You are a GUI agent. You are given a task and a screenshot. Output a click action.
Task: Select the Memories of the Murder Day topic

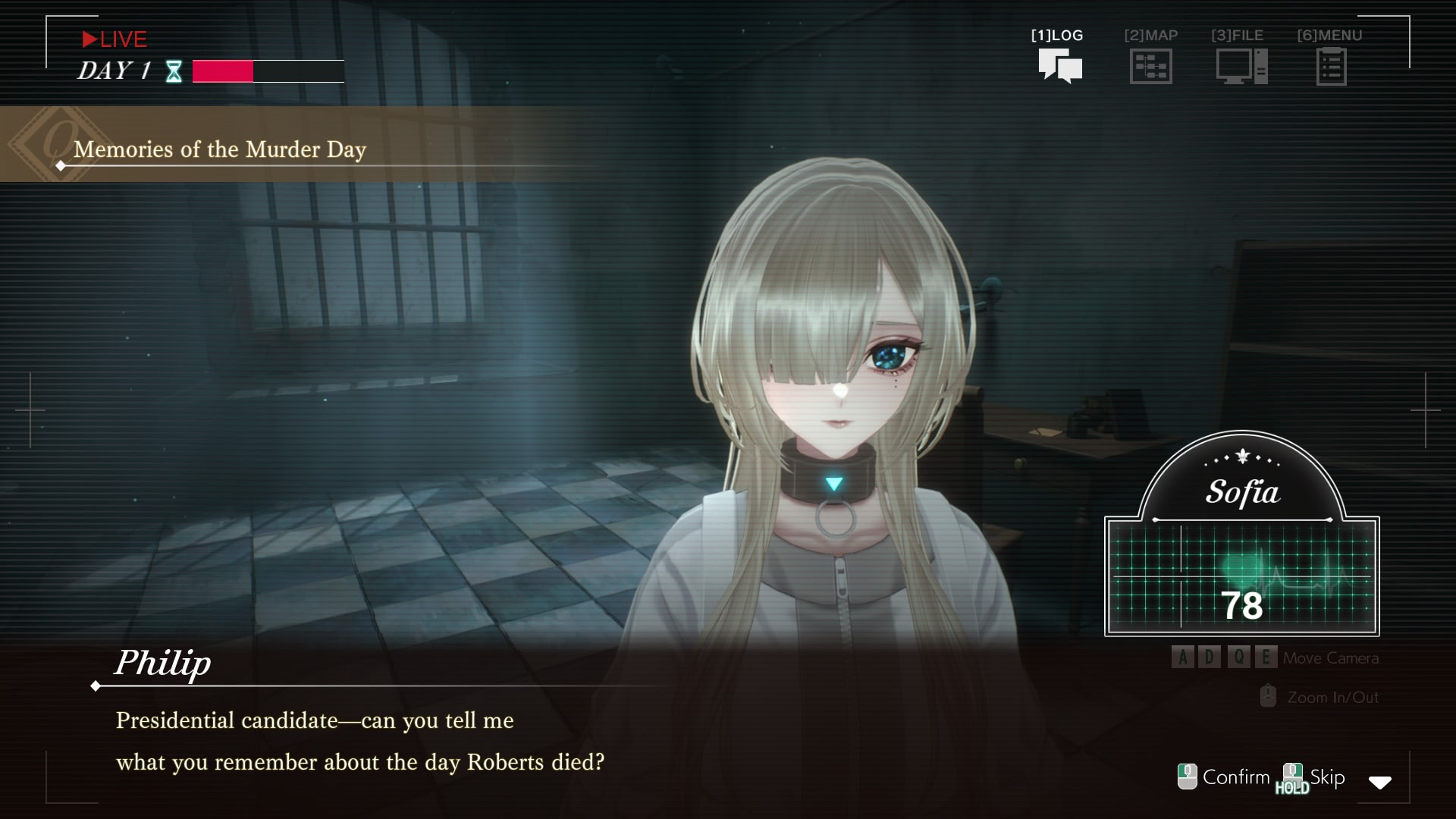tap(220, 149)
